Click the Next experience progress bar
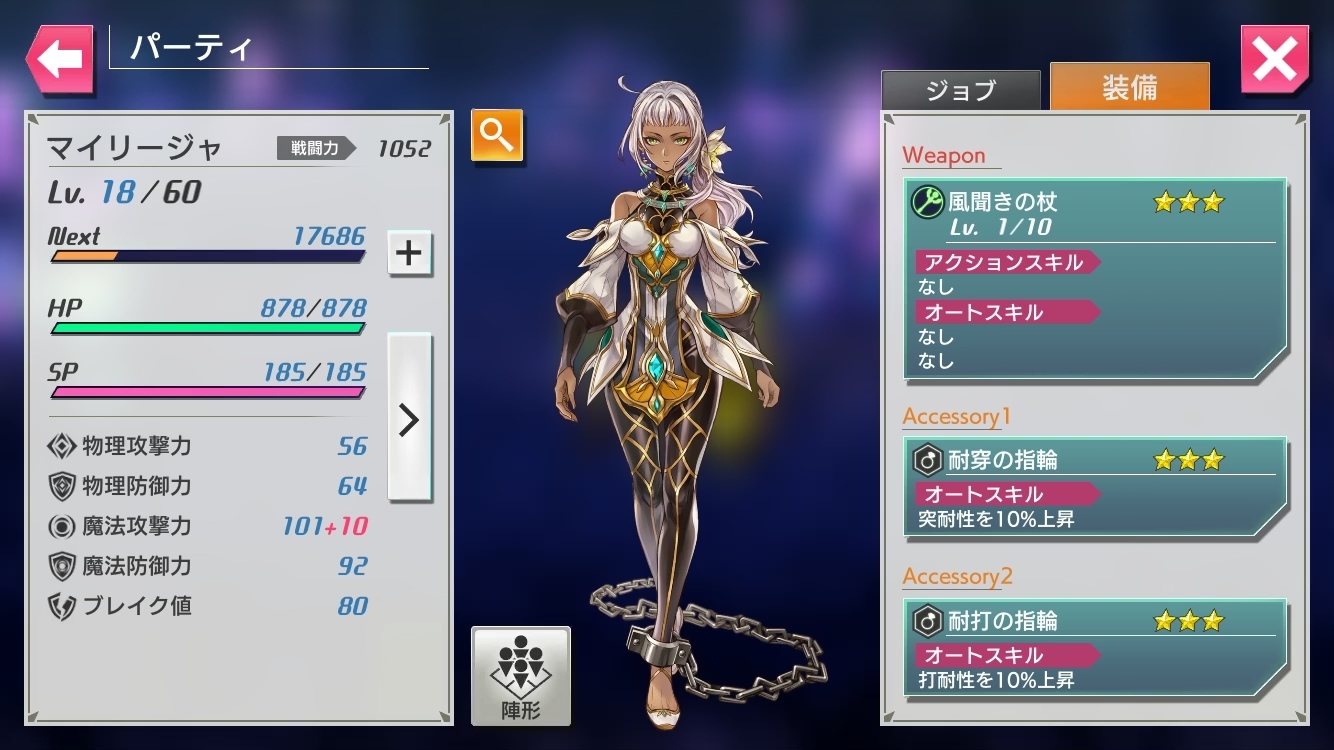Screen dimensions: 1334x750 [205, 258]
